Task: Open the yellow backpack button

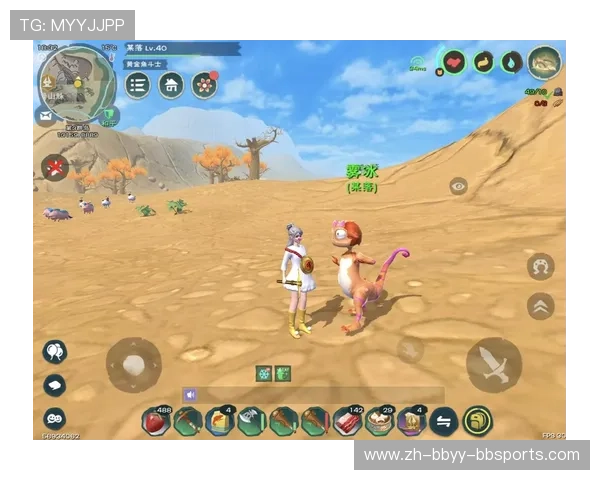Action: pos(477,421)
